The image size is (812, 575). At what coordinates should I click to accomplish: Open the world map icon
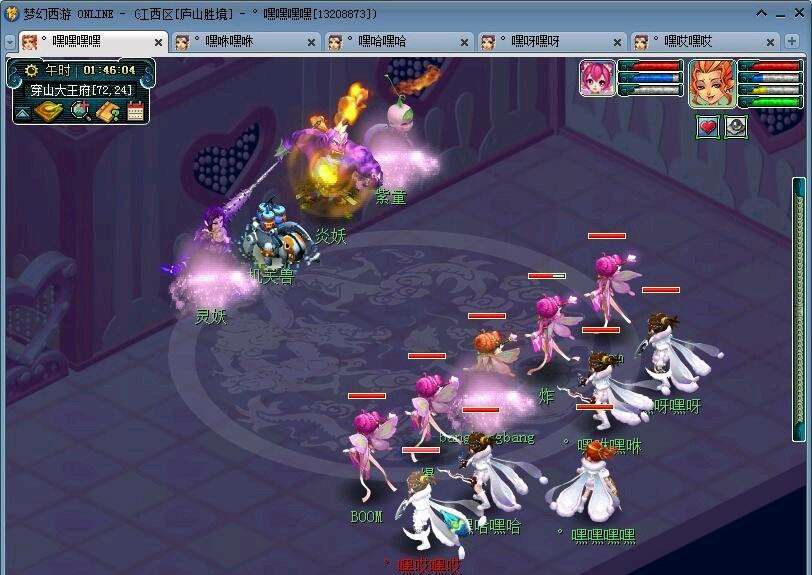pyautogui.click(x=48, y=111)
